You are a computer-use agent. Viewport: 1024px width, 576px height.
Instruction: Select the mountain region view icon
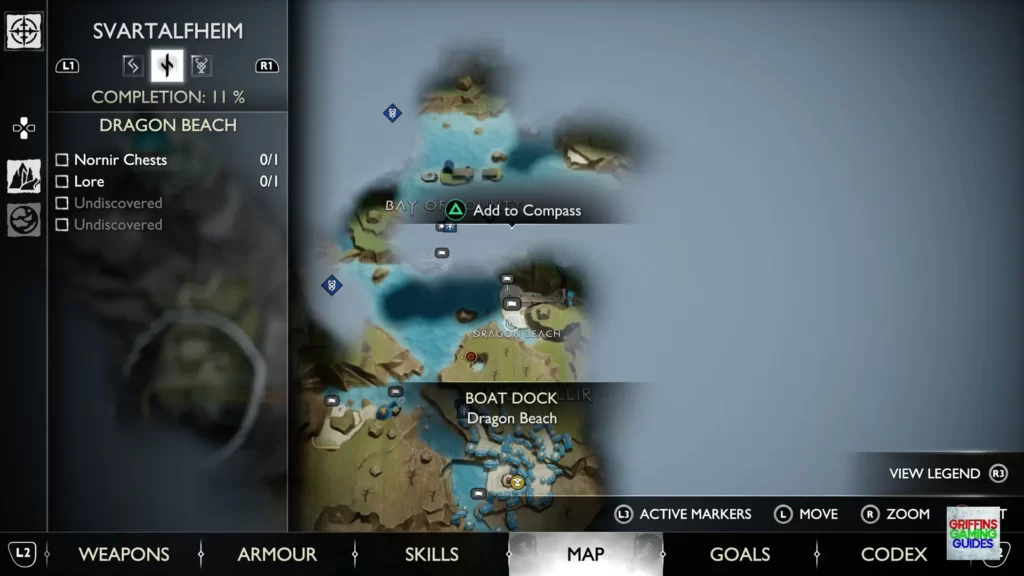point(24,176)
